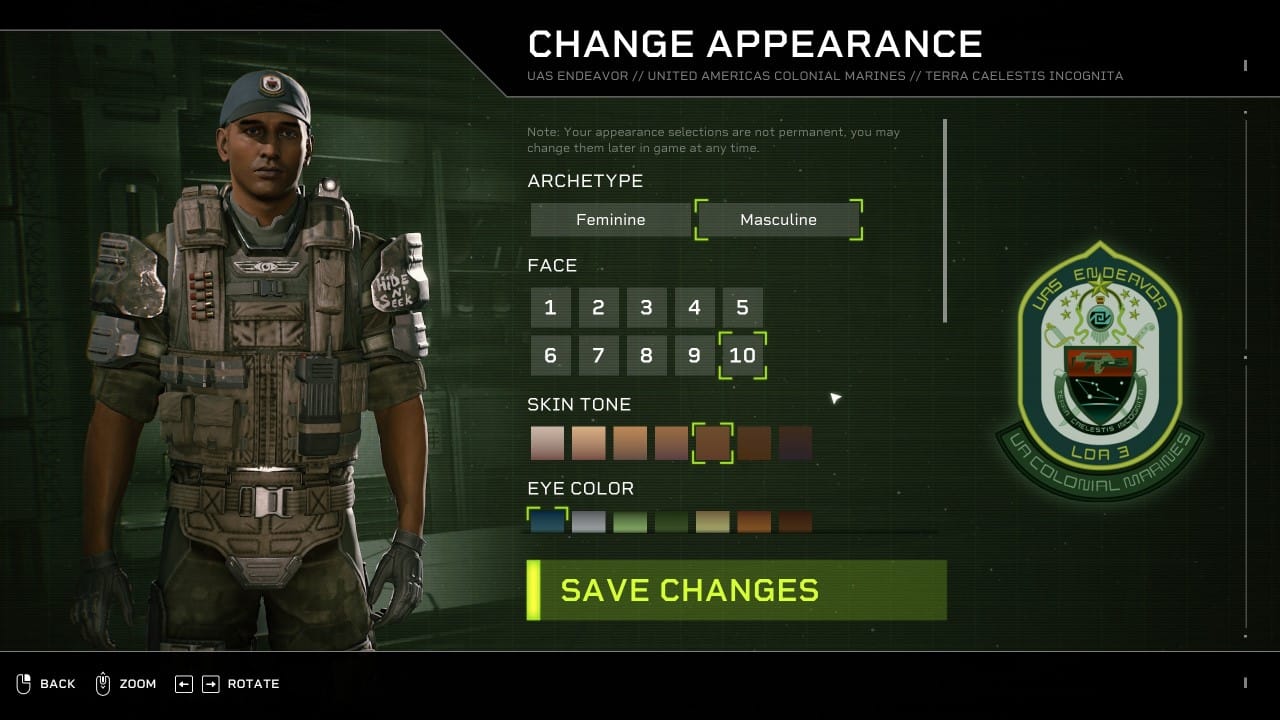
Task: Switch to face number 6
Action: coord(550,356)
